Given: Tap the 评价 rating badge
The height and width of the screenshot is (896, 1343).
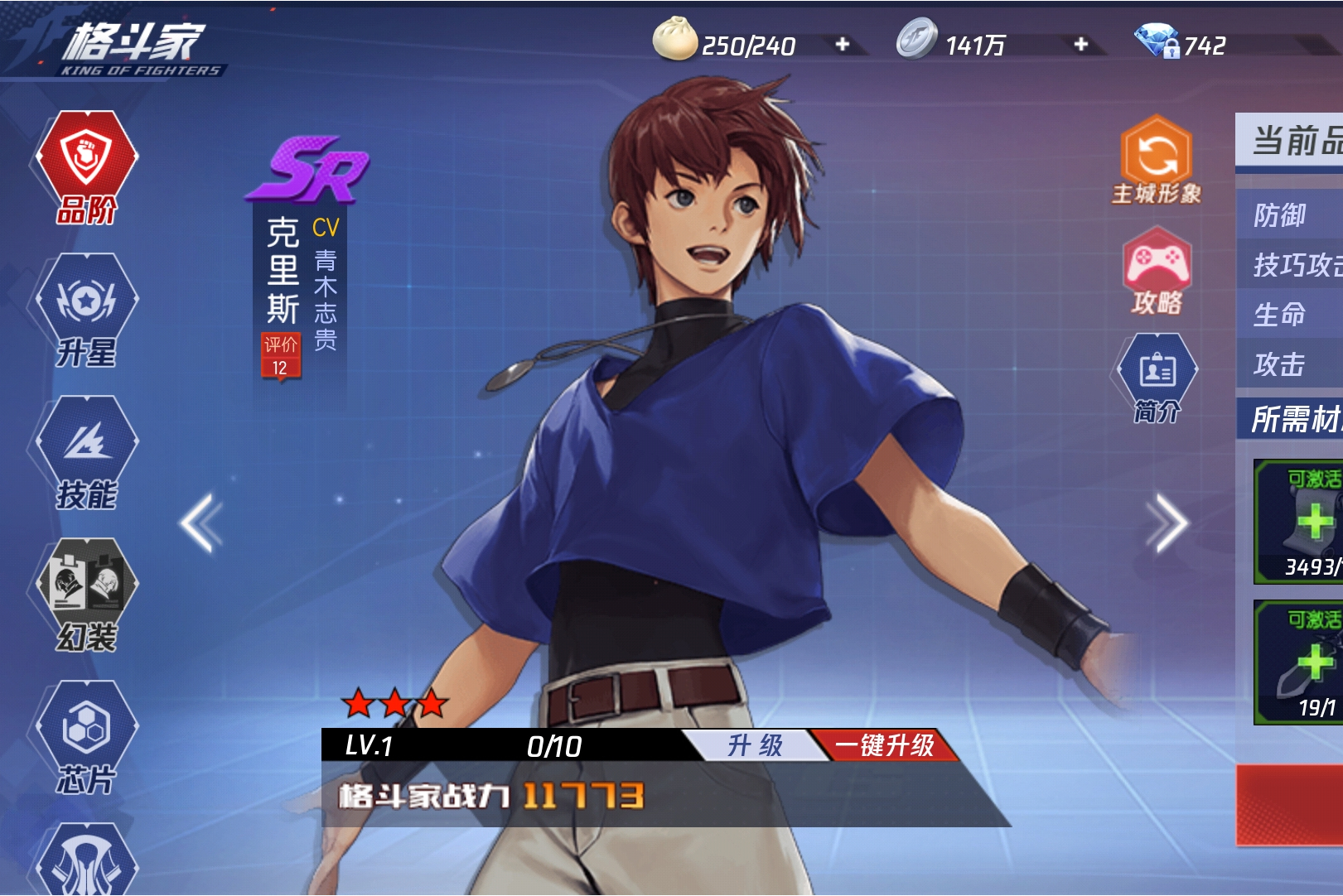Looking at the screenshot, I should click(280, 356).
